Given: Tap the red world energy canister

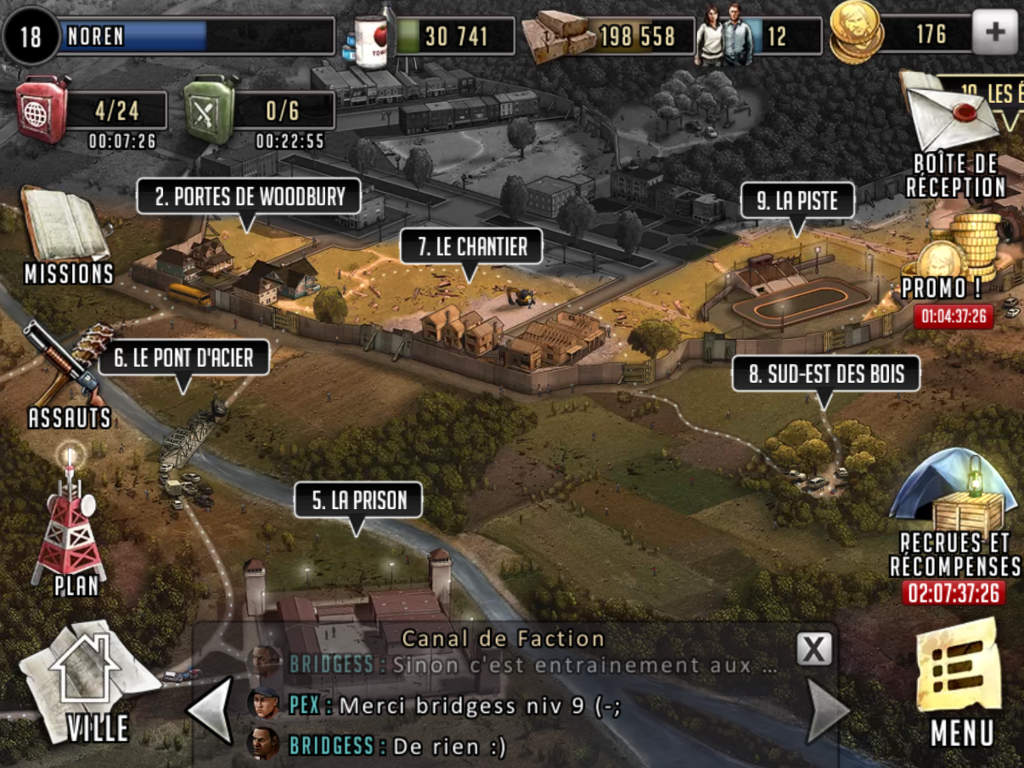Looking at the screenshot, I should click(43, 108).
